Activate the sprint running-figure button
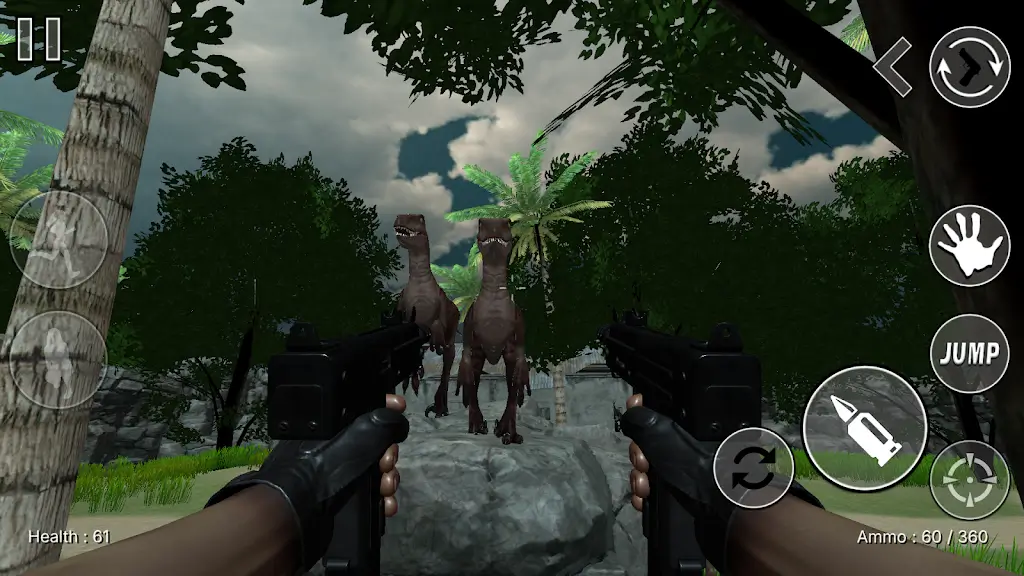The height and width of the screenshot is (576, 1024). [58, 242]
